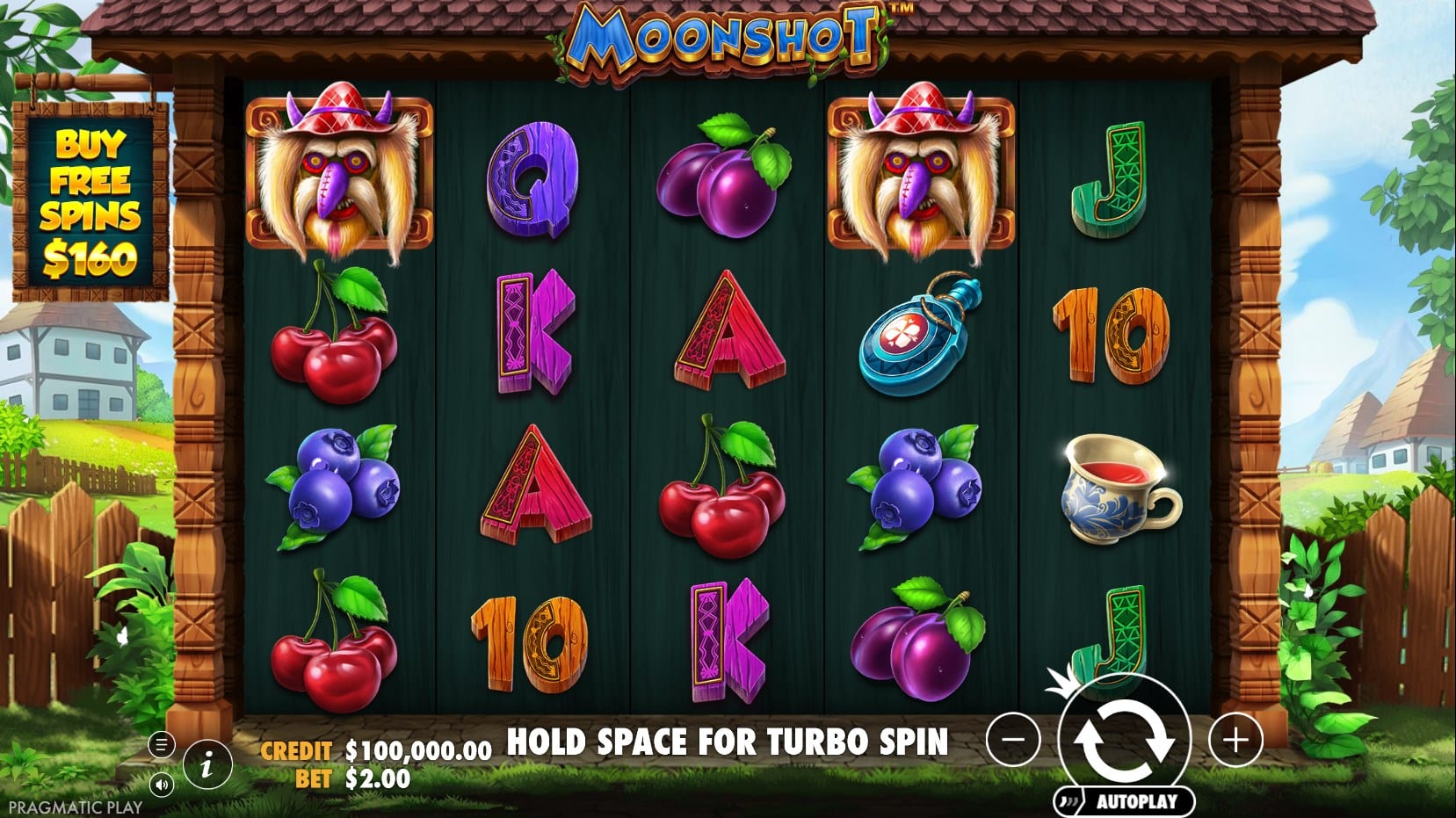
Task: Increase the bet with the plus button
Action: tap(1235, 740)
